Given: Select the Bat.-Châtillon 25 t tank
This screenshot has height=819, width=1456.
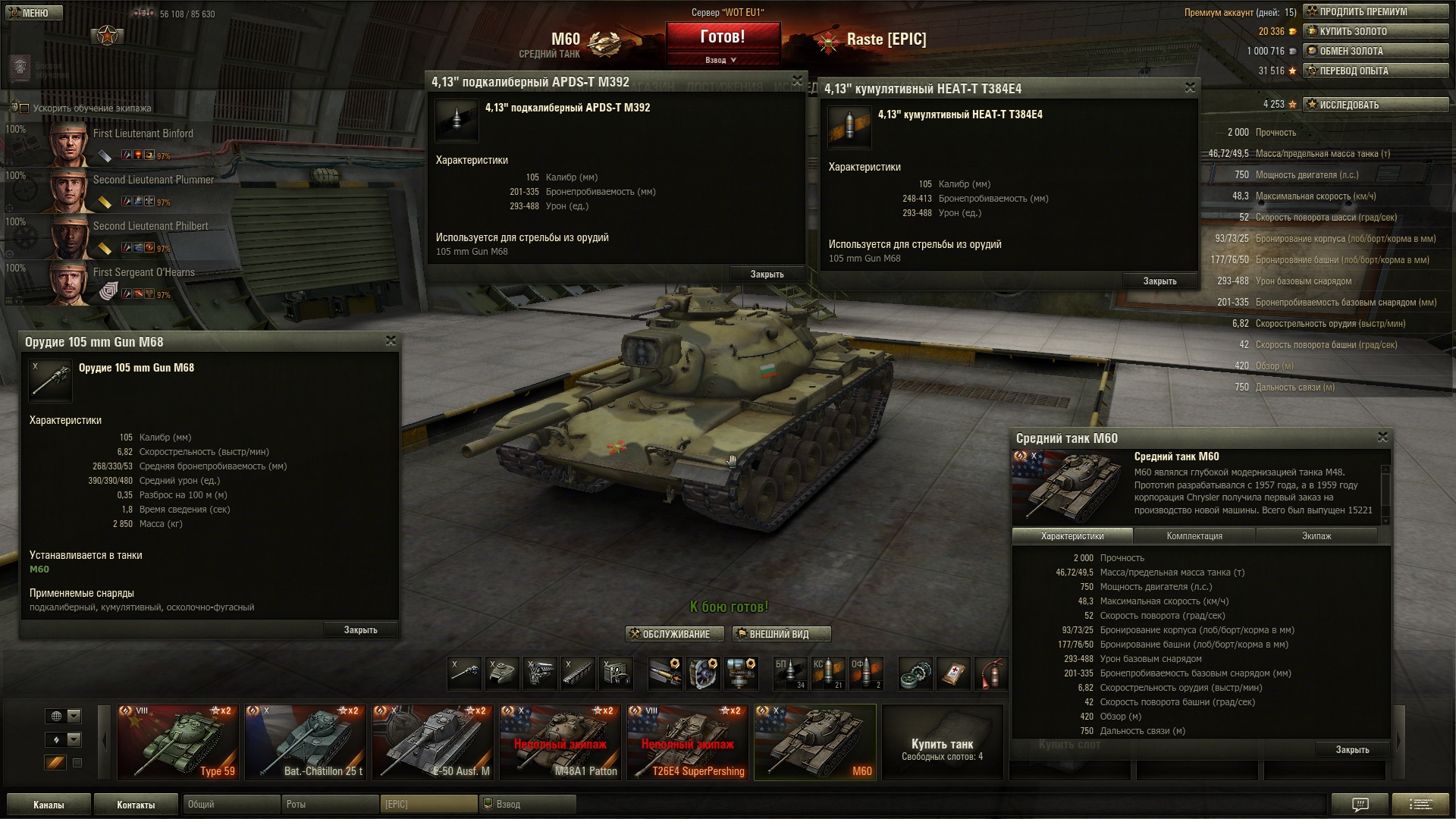Looking at the screenshot, I should [x=305, y=742].
